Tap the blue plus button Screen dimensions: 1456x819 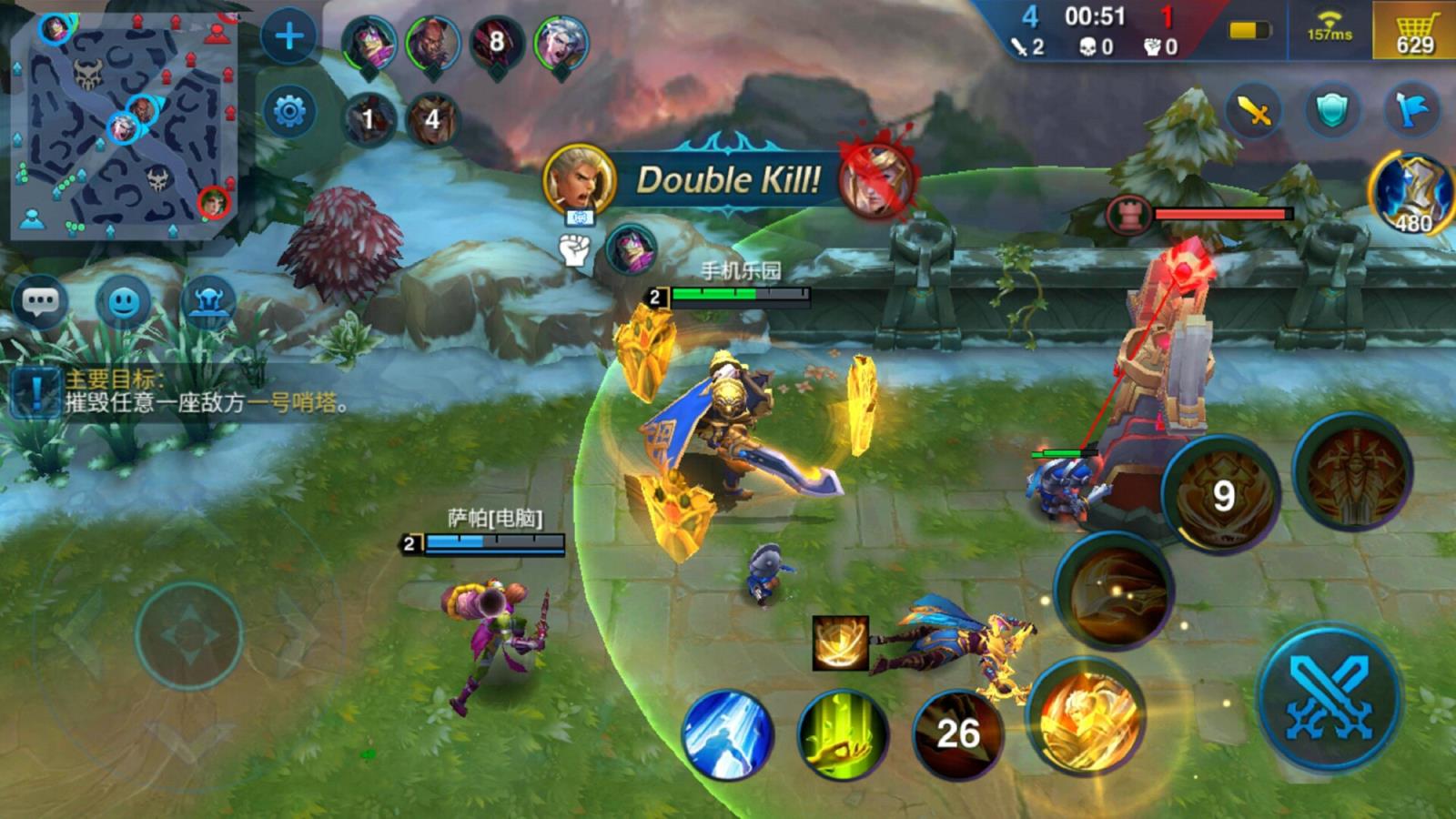click(289, 36)
